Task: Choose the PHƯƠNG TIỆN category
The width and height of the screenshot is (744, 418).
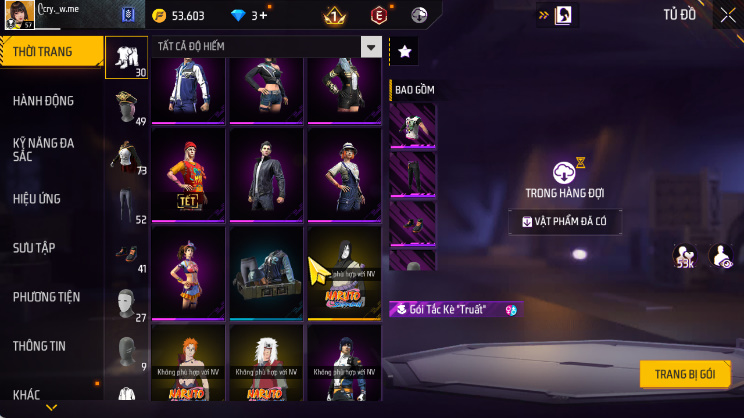Action: (47, 297)
